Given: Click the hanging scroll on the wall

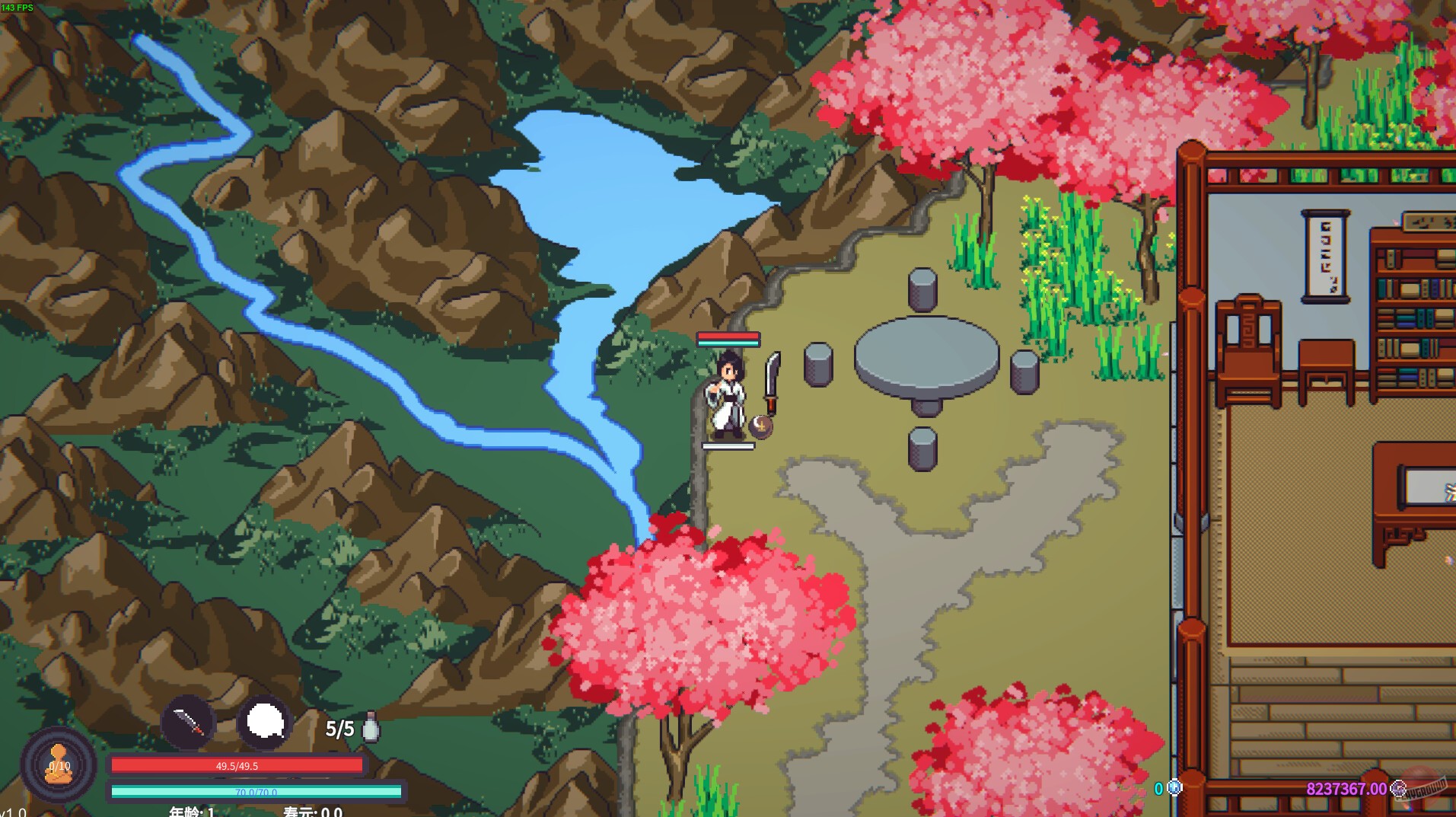Looking at the screenshot, I should pos(1325,259).
